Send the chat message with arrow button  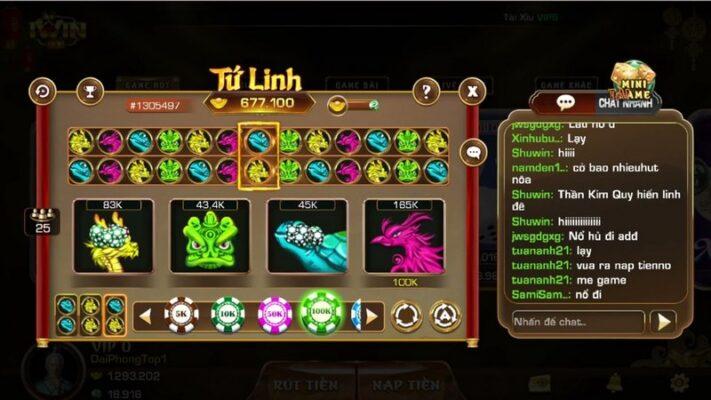click(x=662, y=321)
